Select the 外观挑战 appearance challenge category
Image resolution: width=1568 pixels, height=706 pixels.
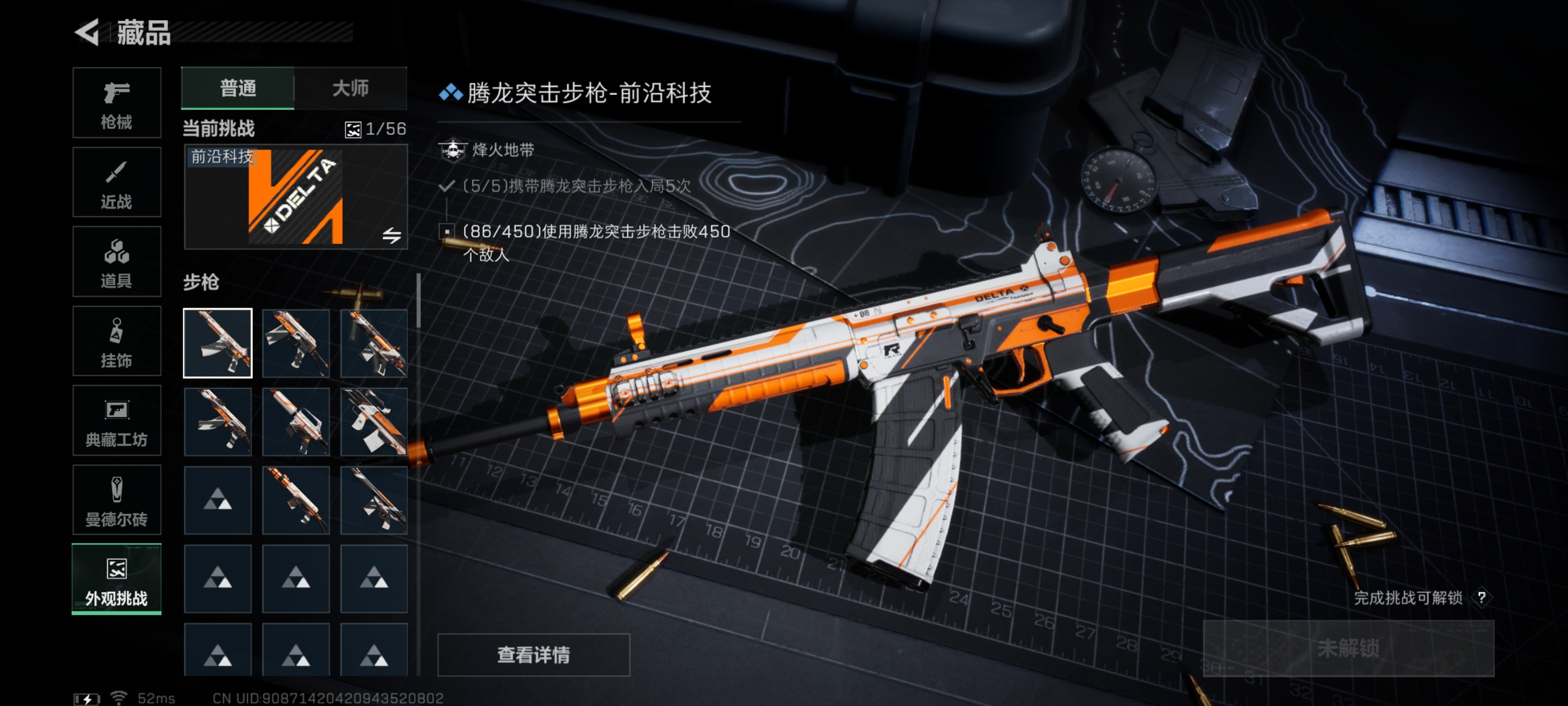pyautogui.click(x=116, y=579)
